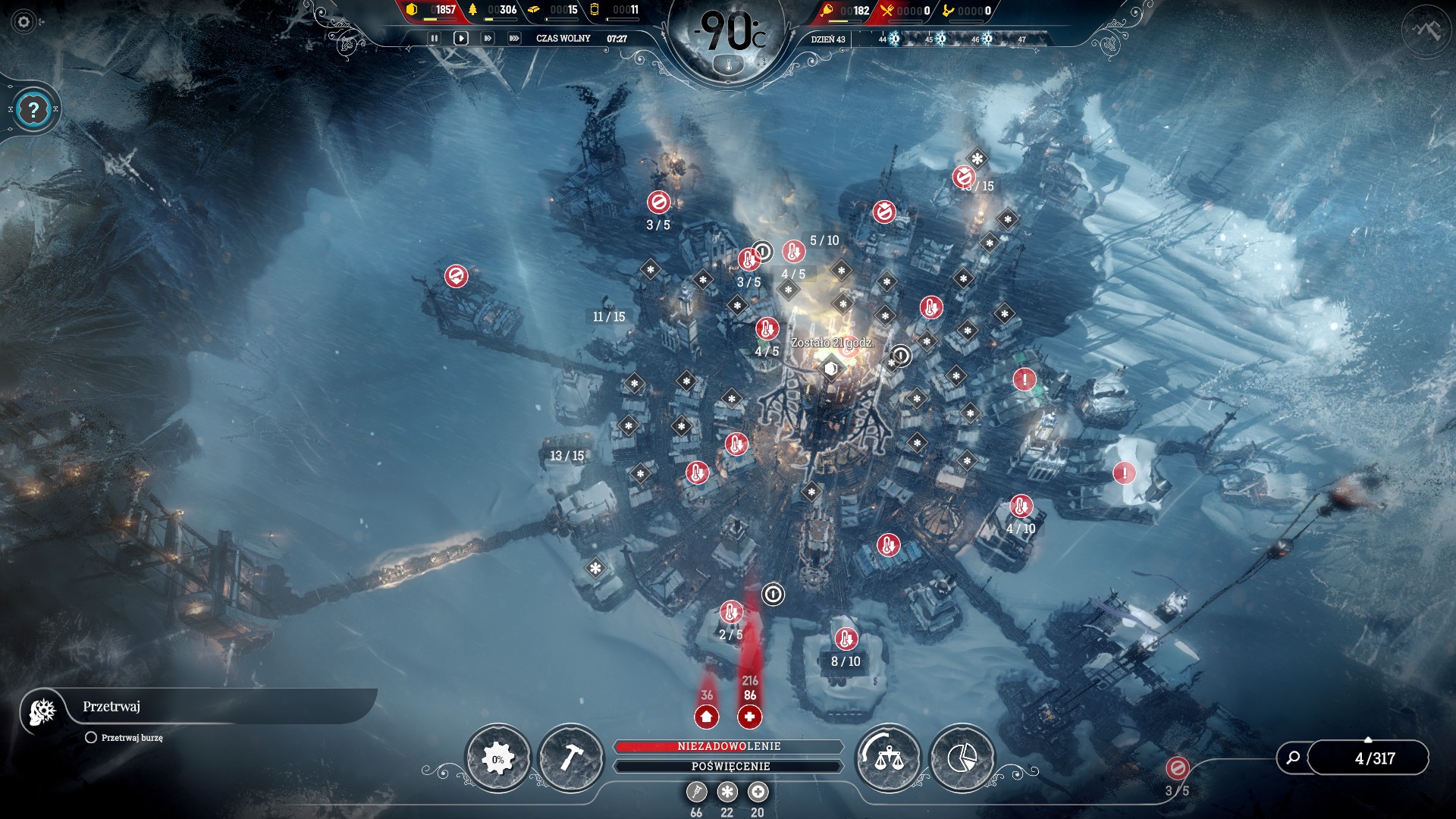Select the 4/317 population counter

[x=1374, y=758]
